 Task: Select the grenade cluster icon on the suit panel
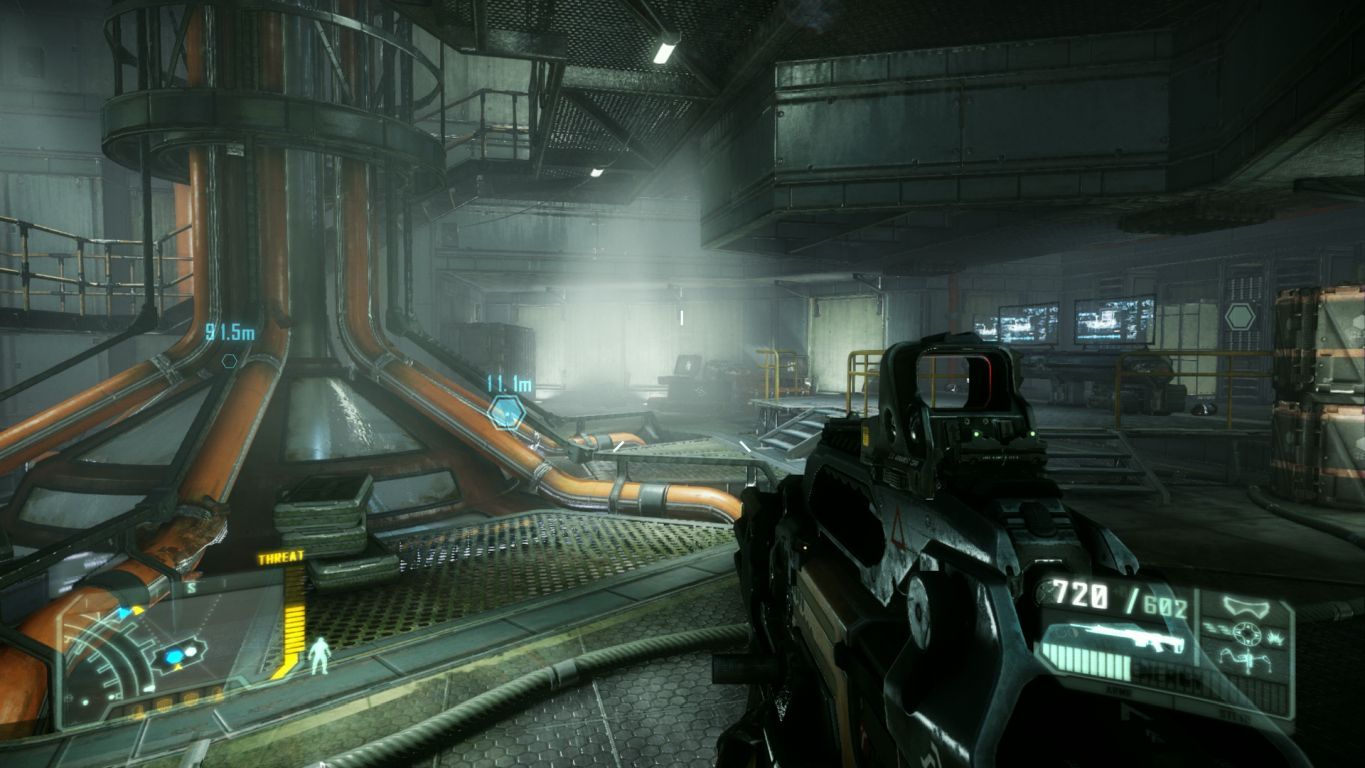tap(1274, 639)
